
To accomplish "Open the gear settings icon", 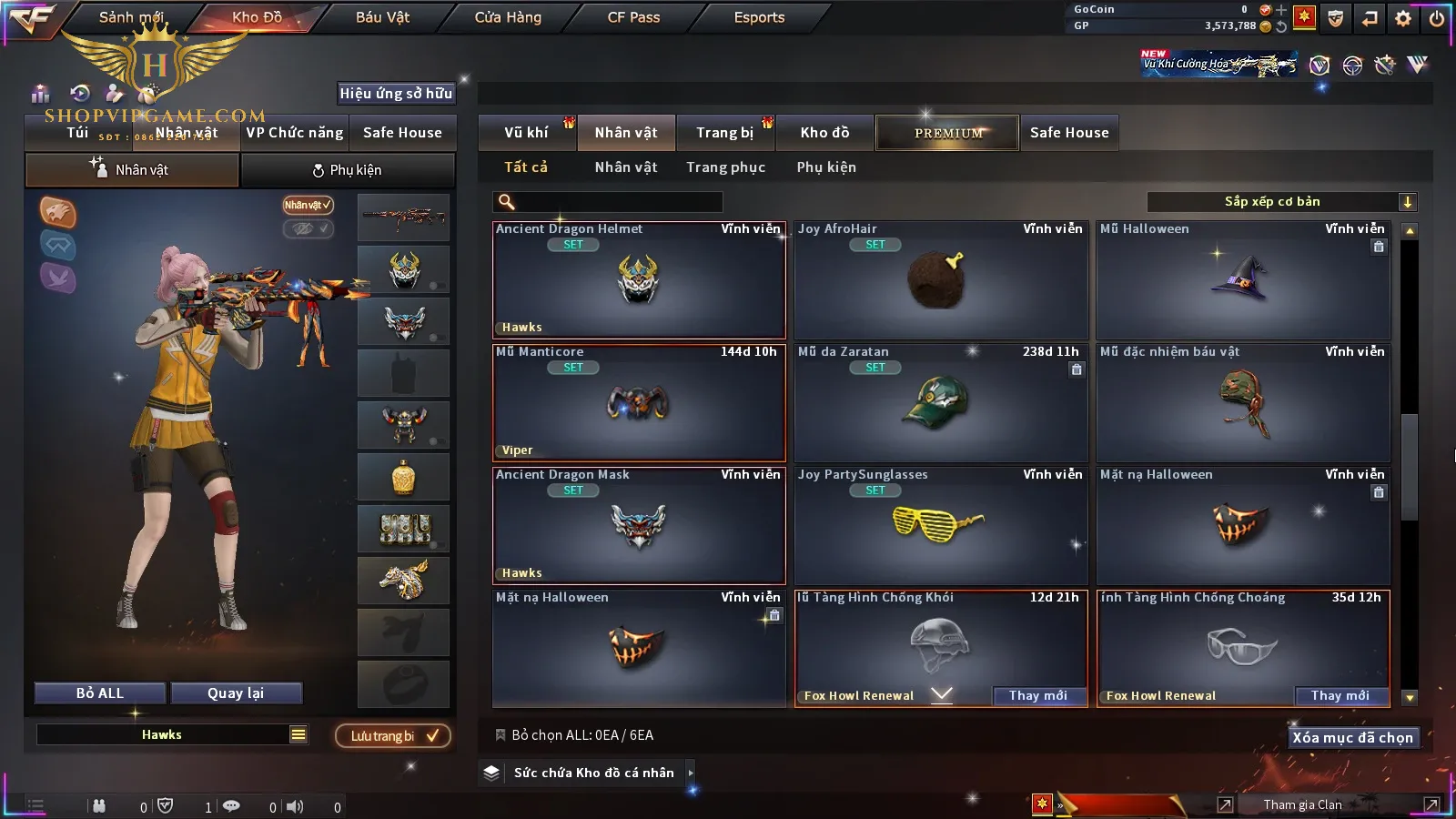I will (x=1403, y=18).
